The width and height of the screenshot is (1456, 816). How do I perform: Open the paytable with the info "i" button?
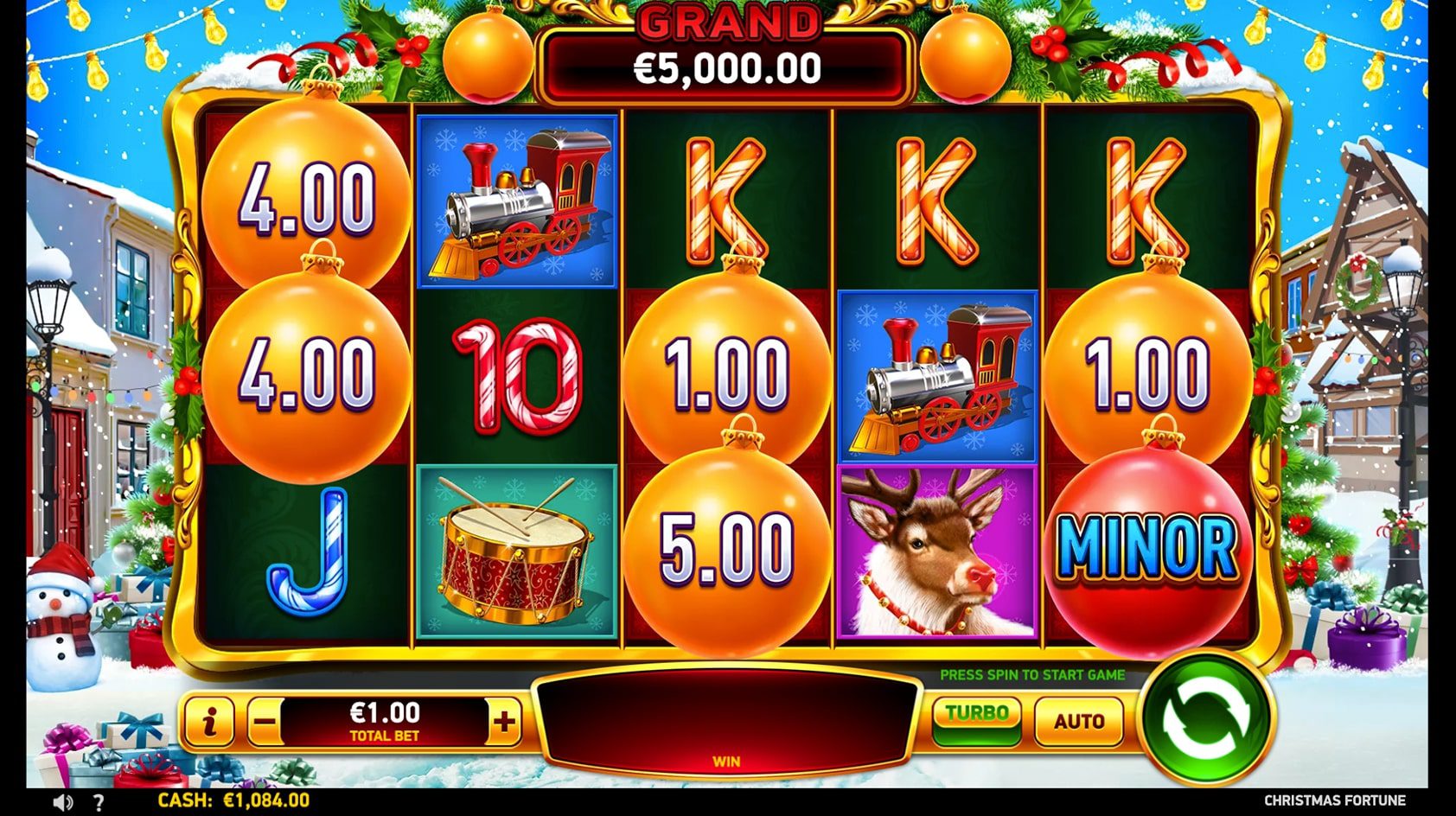pyautogui.click(x=209, y=719)
